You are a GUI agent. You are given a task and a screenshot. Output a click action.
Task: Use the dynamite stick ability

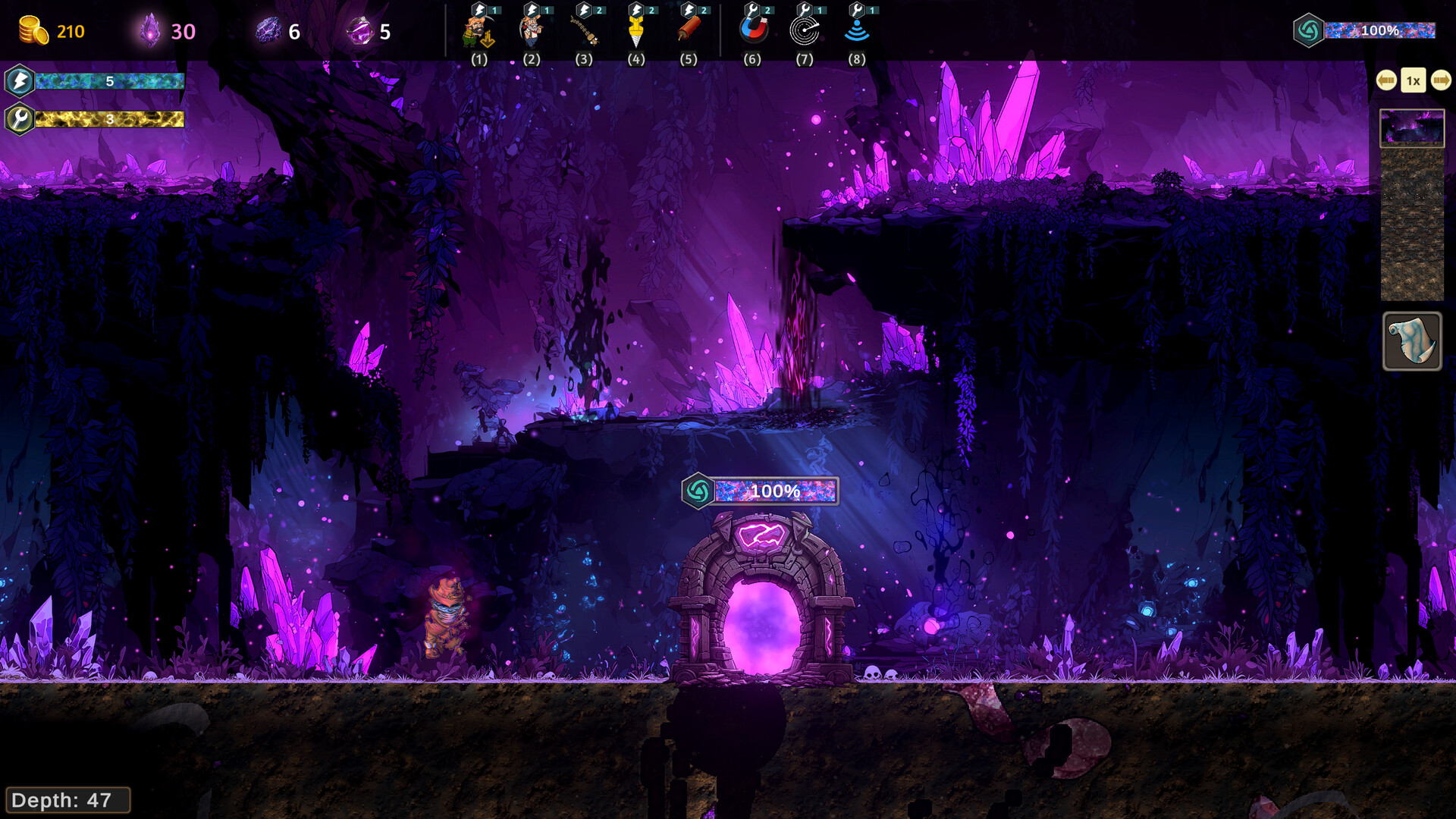point(689,31)
